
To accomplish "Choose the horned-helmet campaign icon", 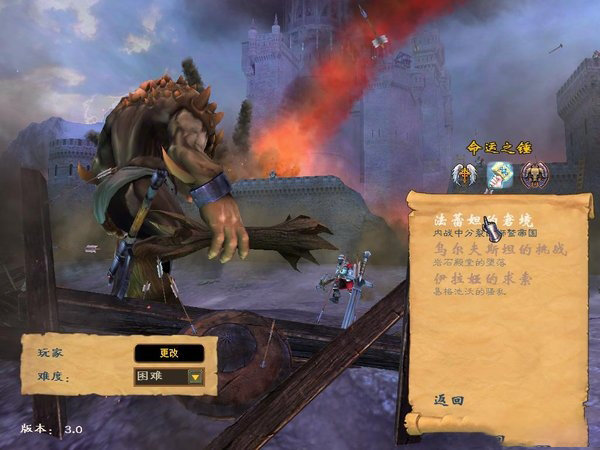I will (534, 175).
